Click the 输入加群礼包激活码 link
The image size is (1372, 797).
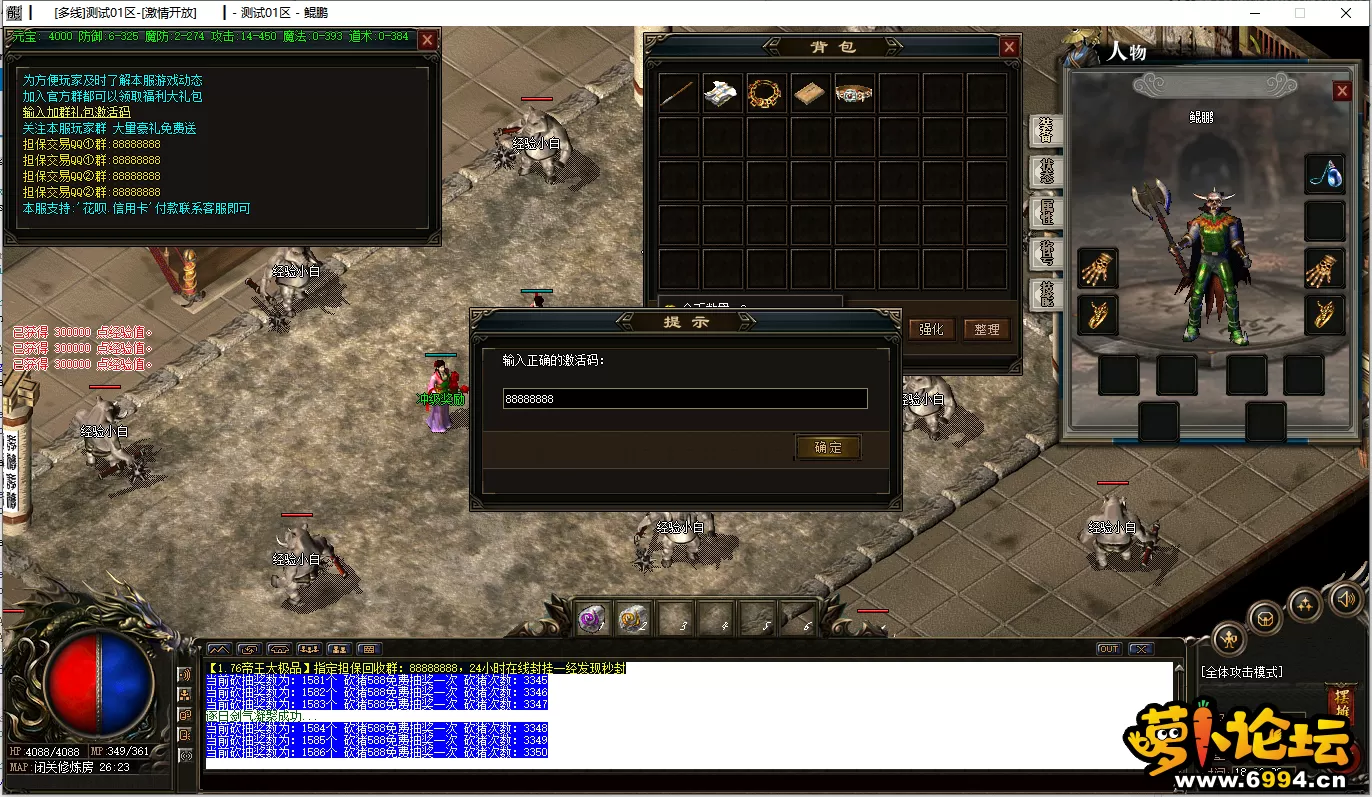(76, 112)
